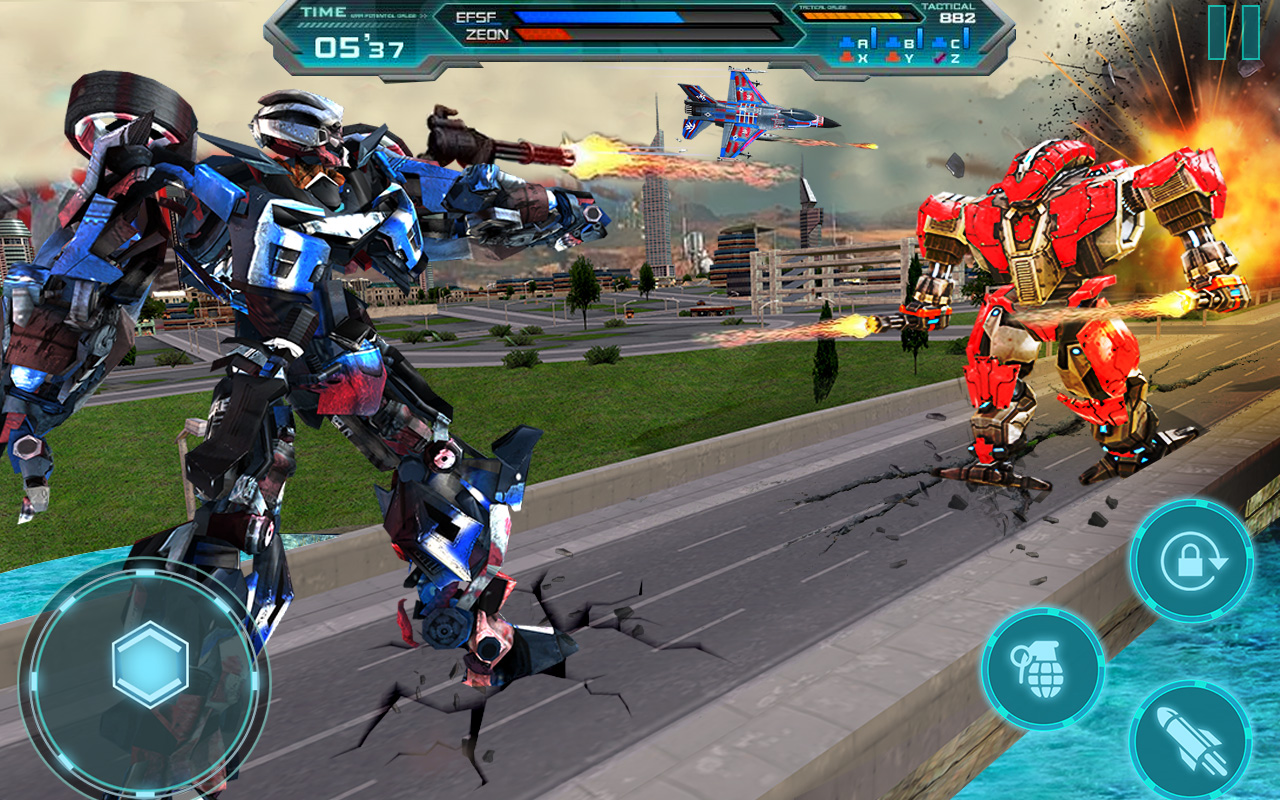
Task: Pause the game
Action: [1232, 30]
